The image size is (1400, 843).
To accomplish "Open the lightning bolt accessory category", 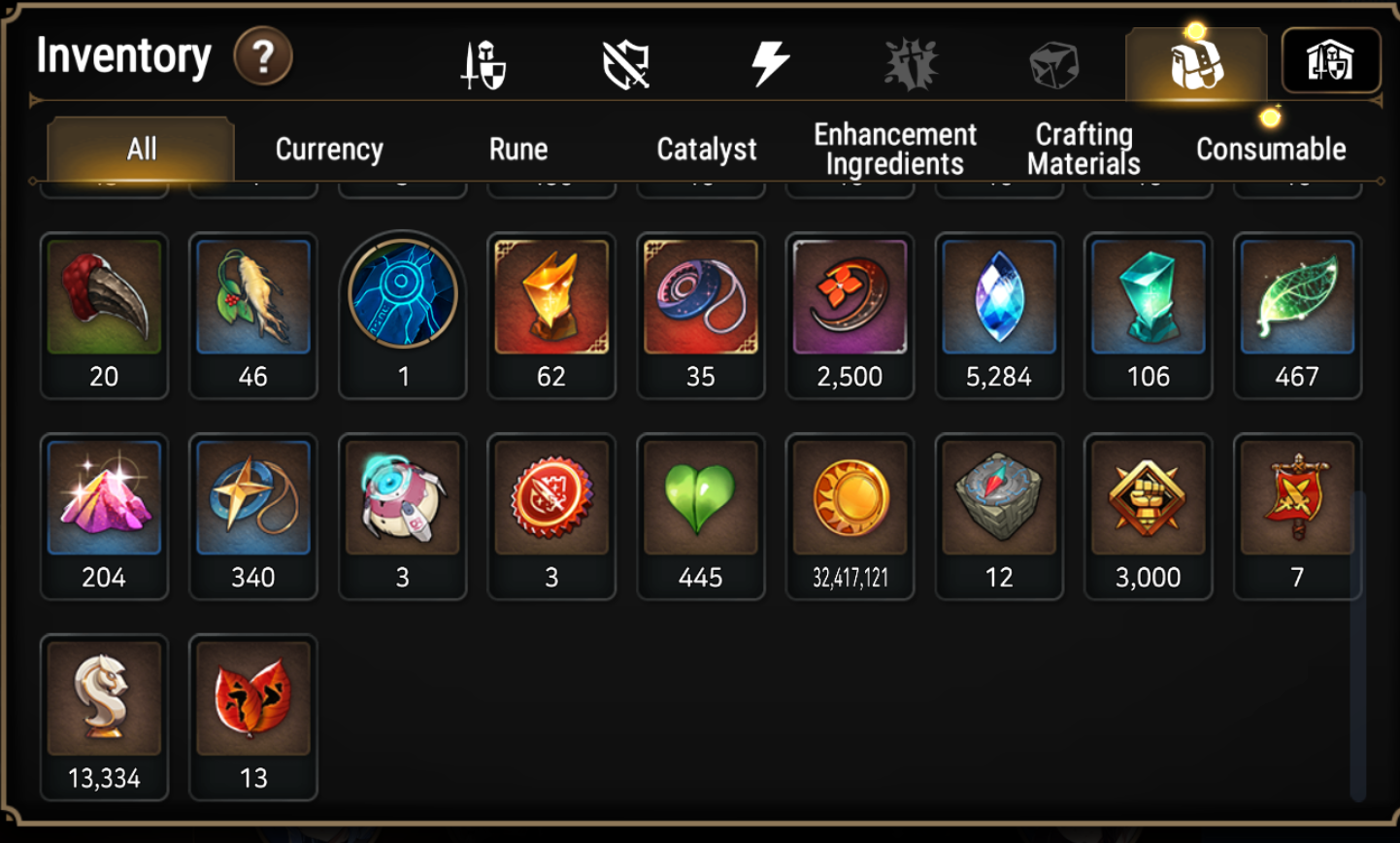I will point(772,60).
